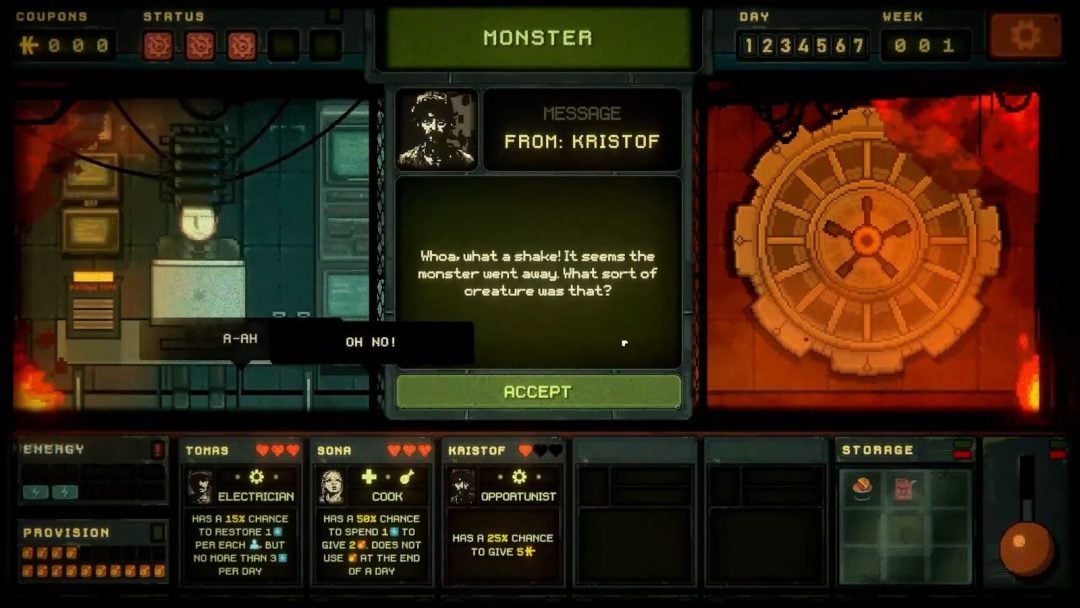Accept Kristof's message
This screenshot has height=608, width=1080.
coord(538,392)
